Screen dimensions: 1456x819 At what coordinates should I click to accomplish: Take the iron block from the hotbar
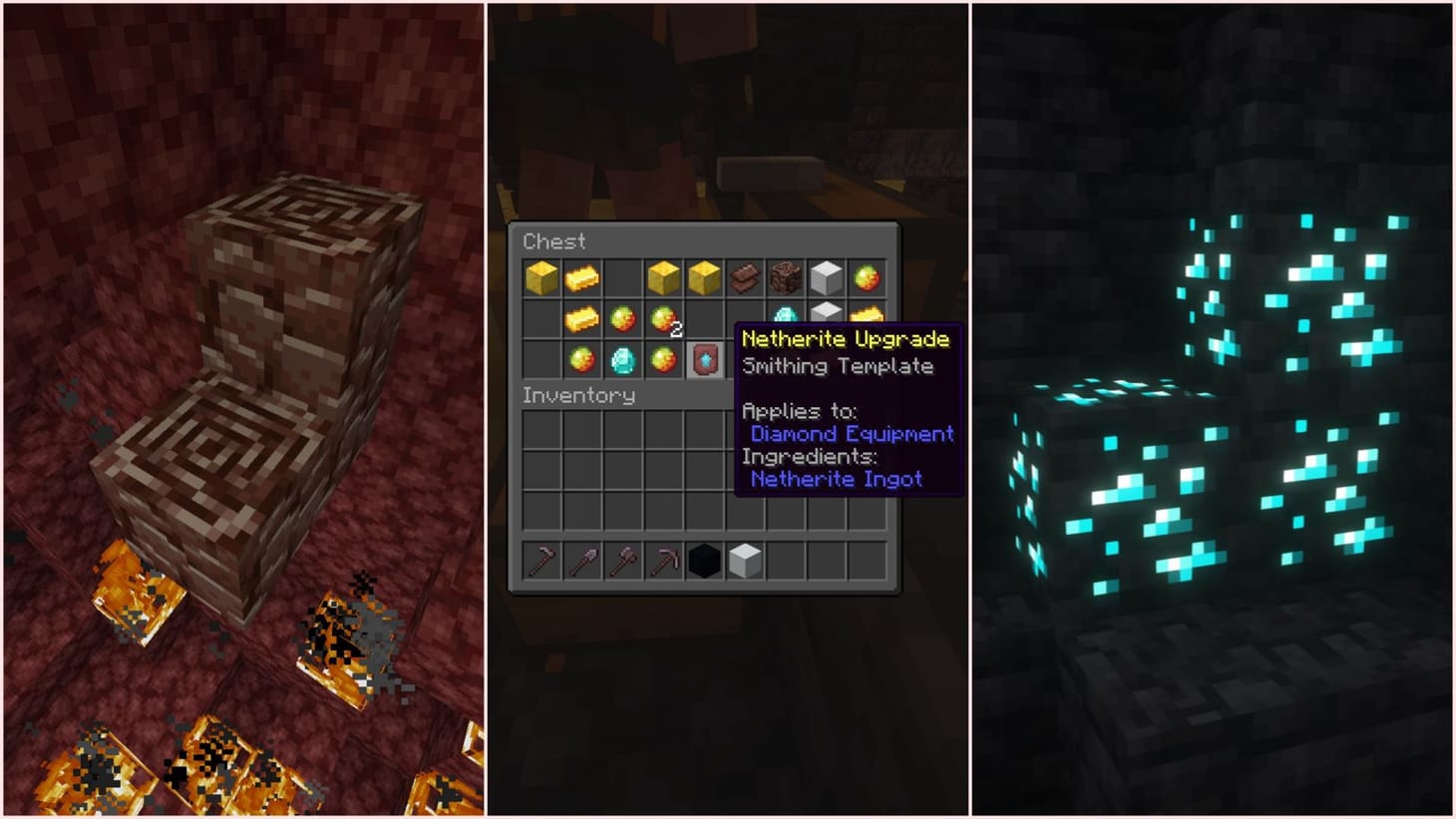pyautogui.click(x=743, y=561)
